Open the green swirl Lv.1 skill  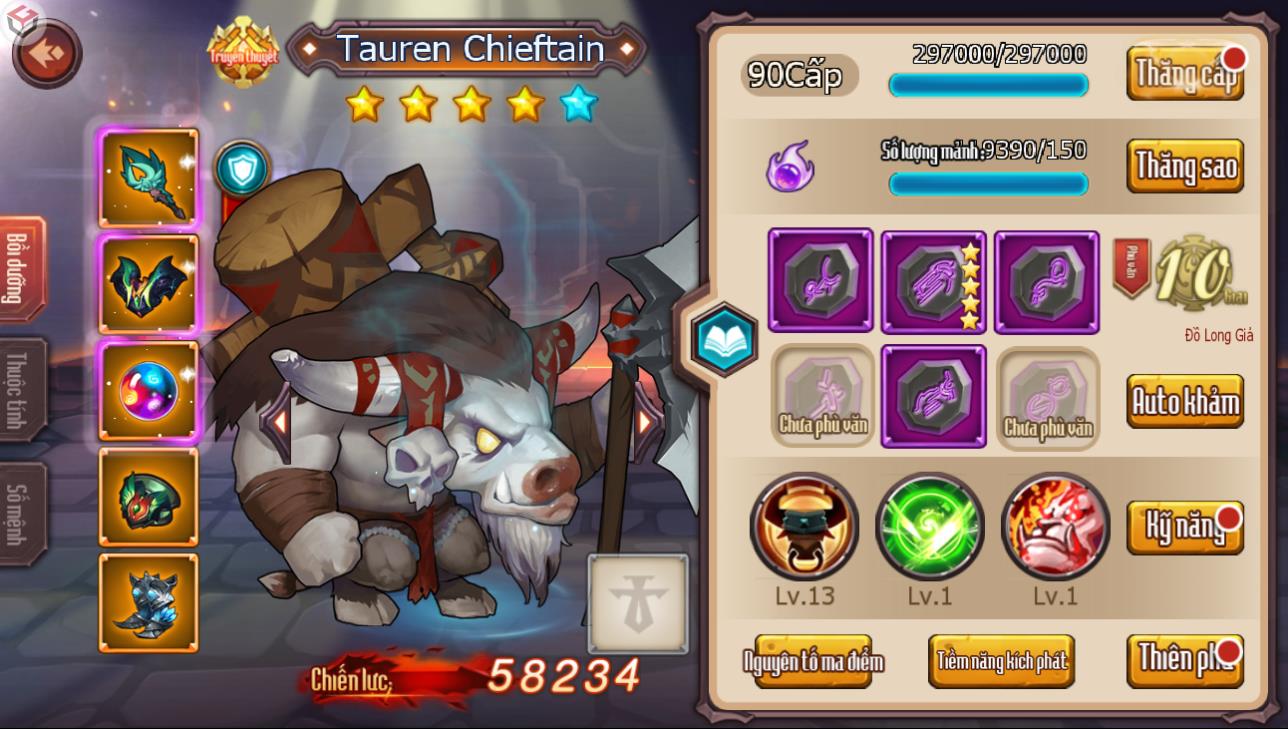(932, 527)
